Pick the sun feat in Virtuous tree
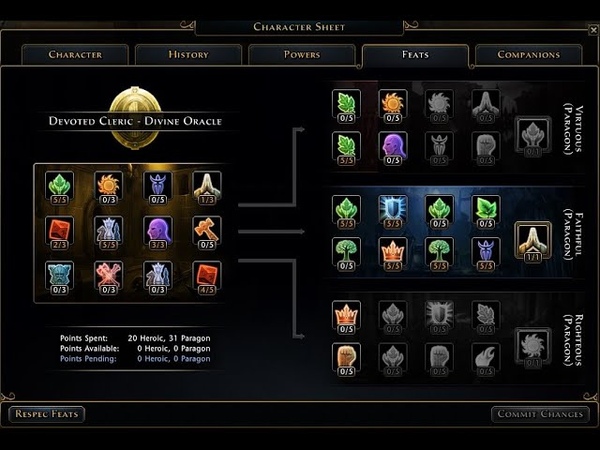The width and height of the screenshot is (600, 450). click(x=392, y=103)
